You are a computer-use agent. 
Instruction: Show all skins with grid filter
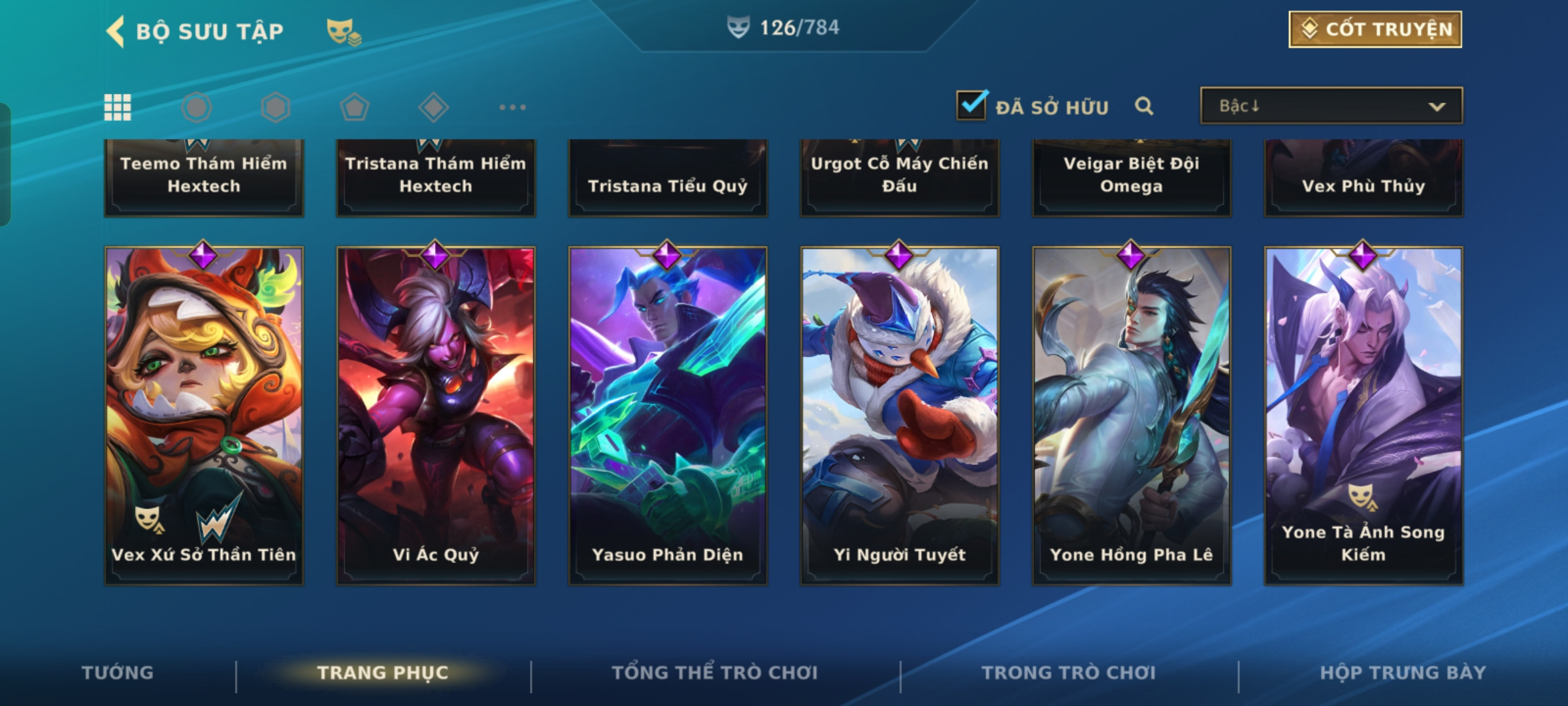point(118,107)
